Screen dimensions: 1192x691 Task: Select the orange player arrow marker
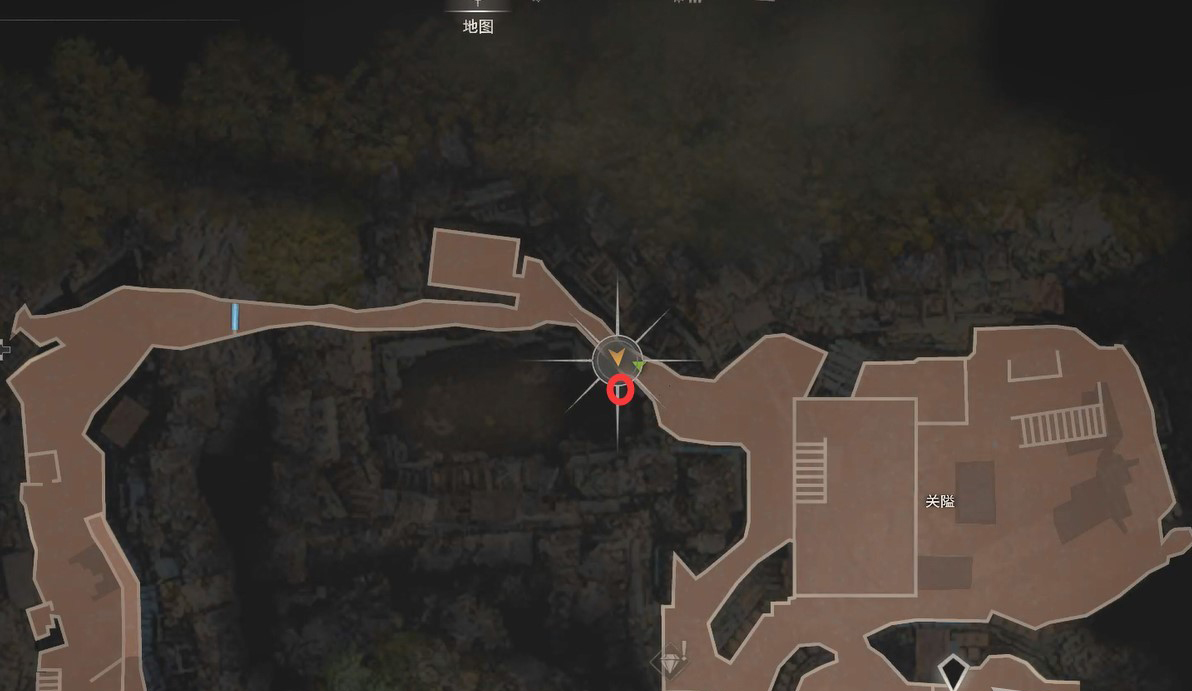[x=617, y=357]
